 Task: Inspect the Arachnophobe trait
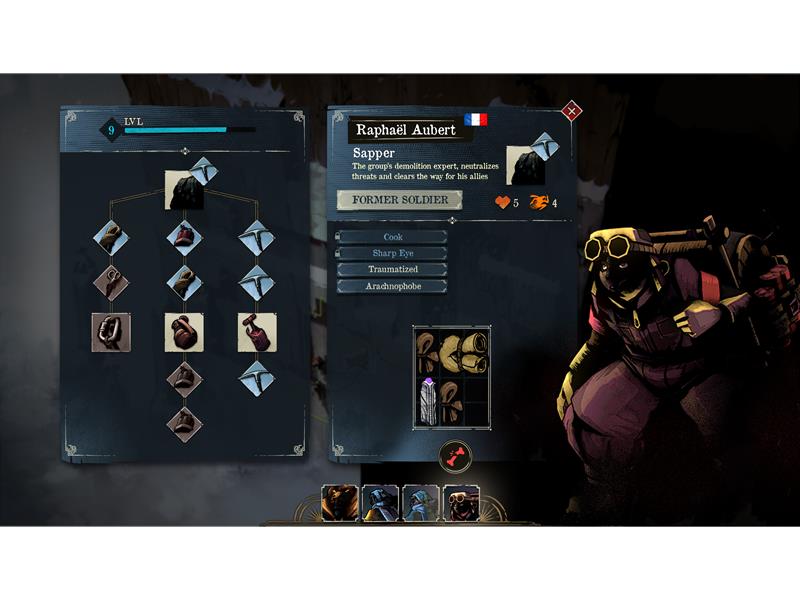coord(393,286)
